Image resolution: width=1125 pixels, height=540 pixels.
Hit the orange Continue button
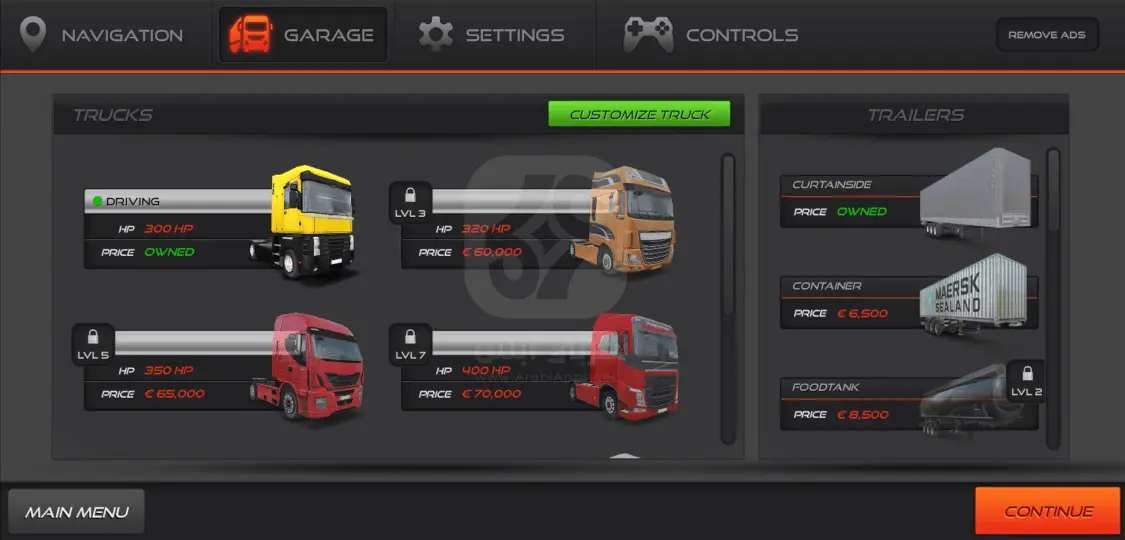click(1047, 511)
